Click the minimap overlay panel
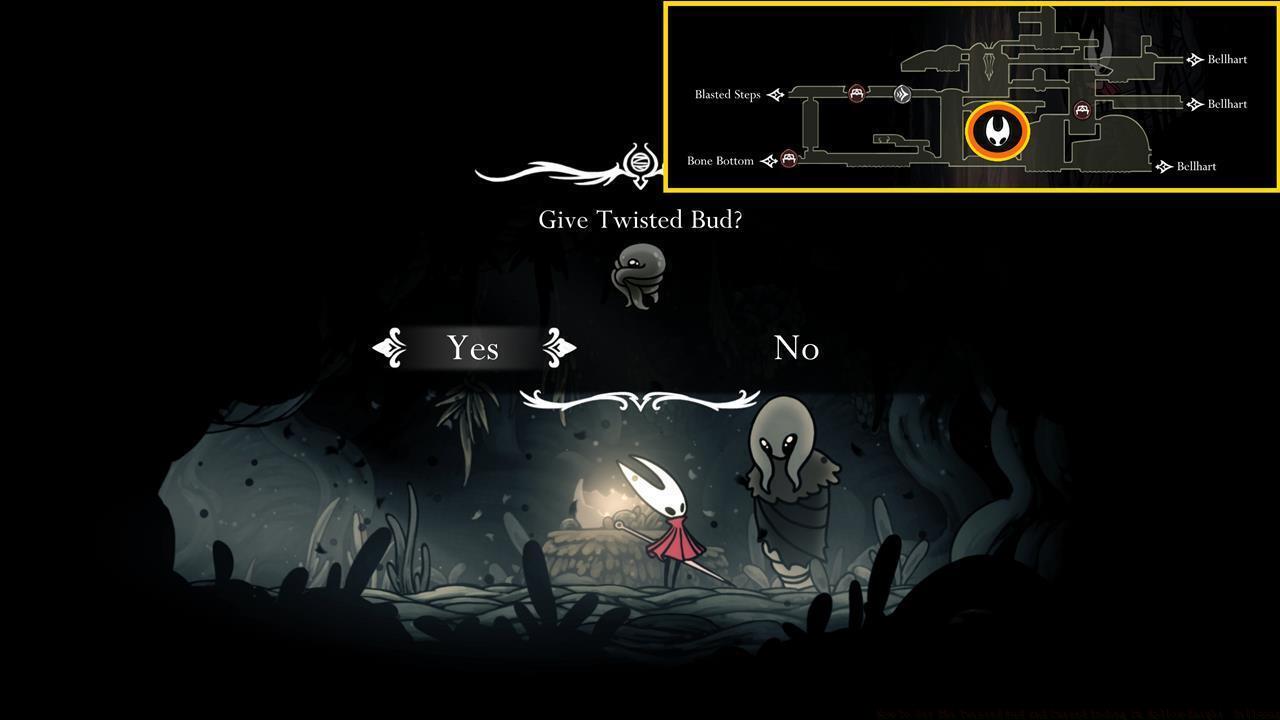The width and height of the screenshot is (1280, 720). point(970,95)
